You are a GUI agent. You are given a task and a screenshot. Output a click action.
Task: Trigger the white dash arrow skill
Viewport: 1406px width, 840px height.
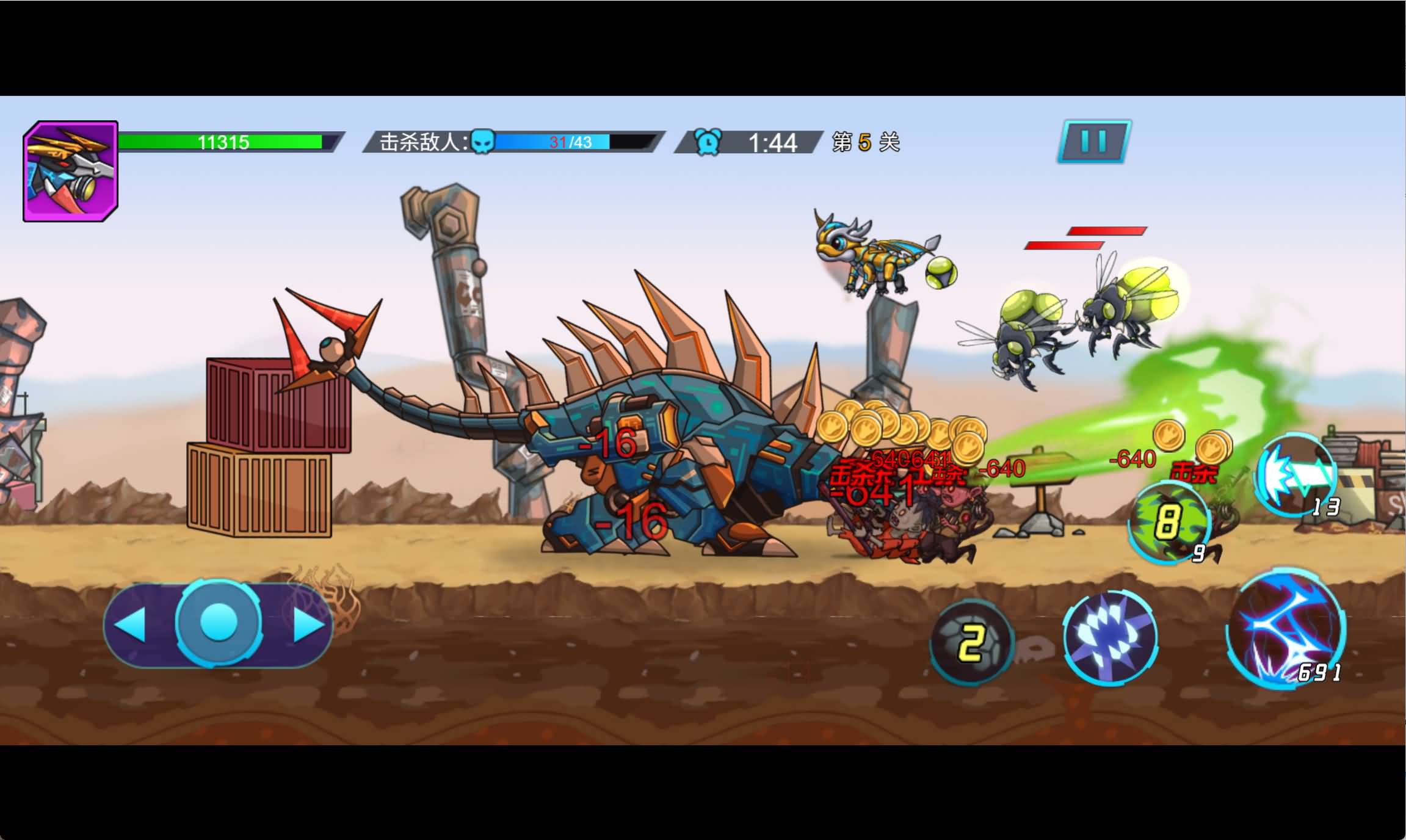point(1295,474)
